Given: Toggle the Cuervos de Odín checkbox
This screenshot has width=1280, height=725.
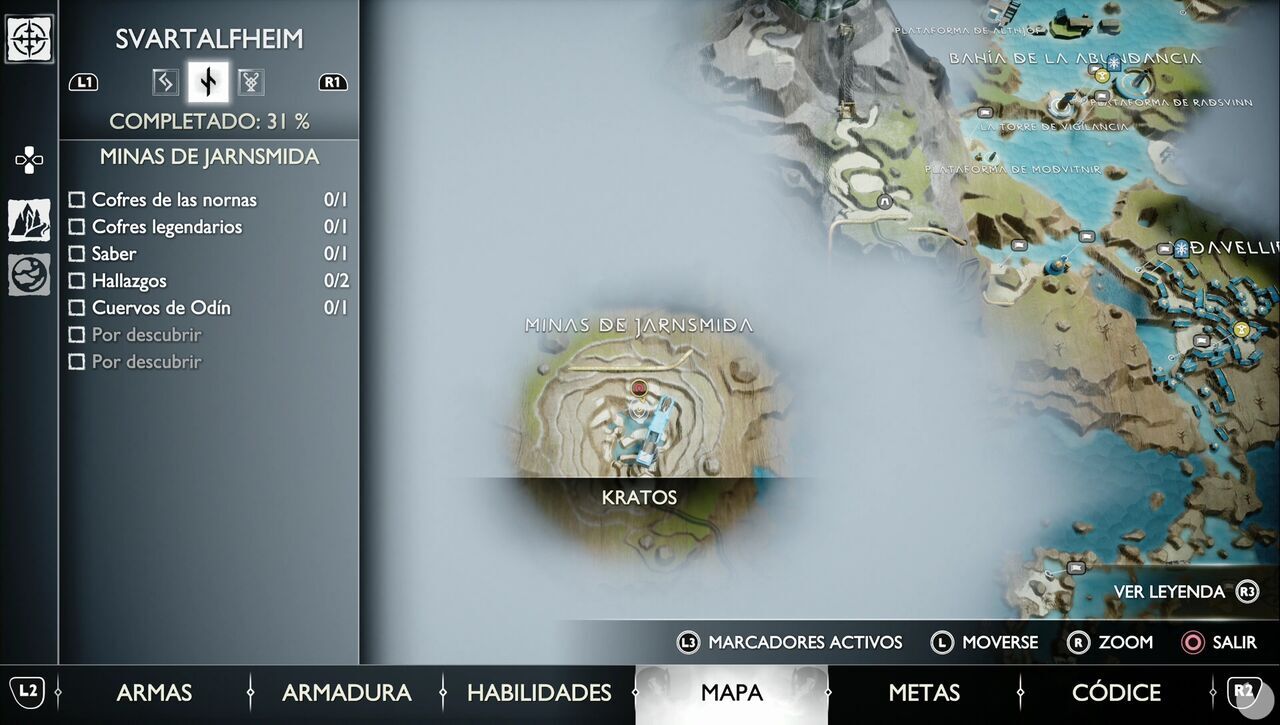Looking at the screenshot, I should [x=77, y=308].
